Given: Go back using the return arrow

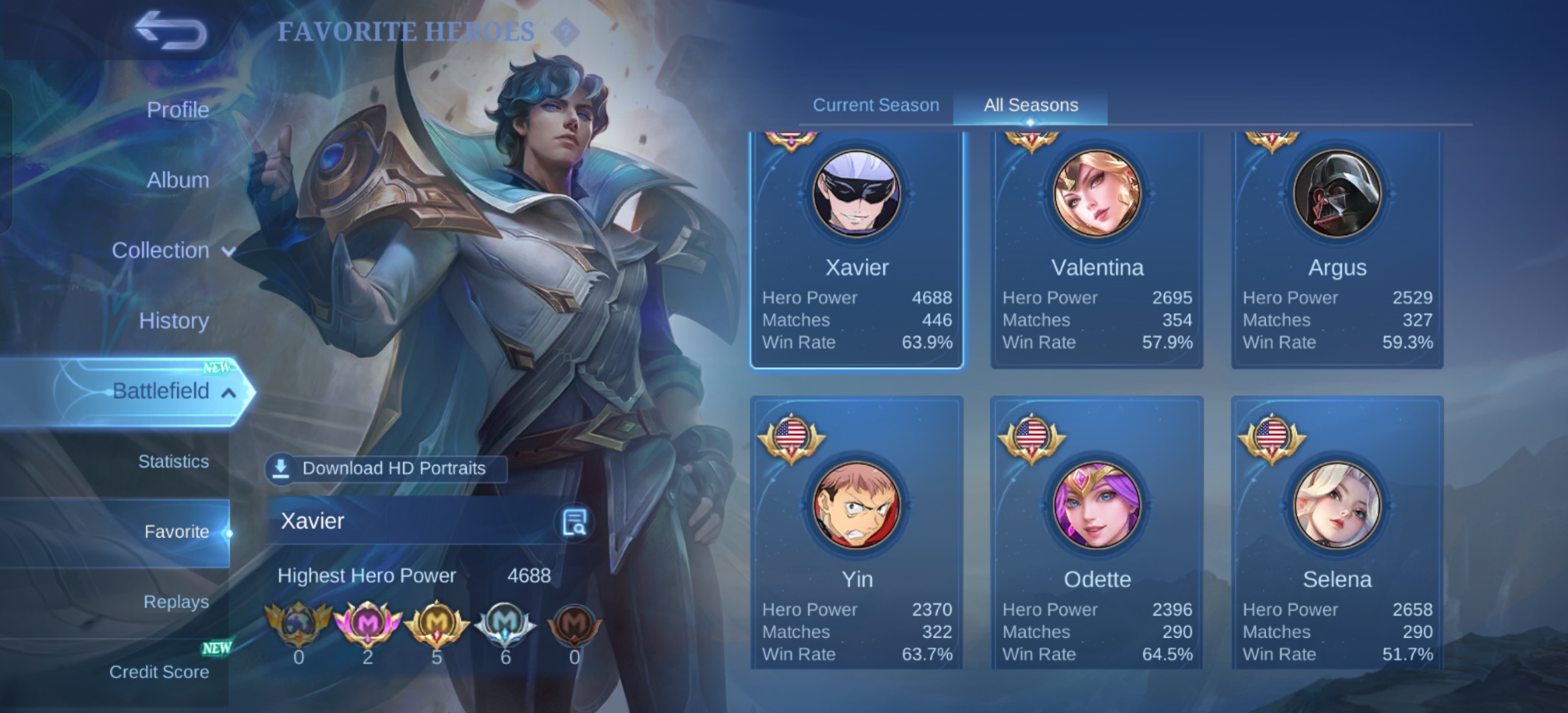Looking at the screenshot, I should [170, 30].
